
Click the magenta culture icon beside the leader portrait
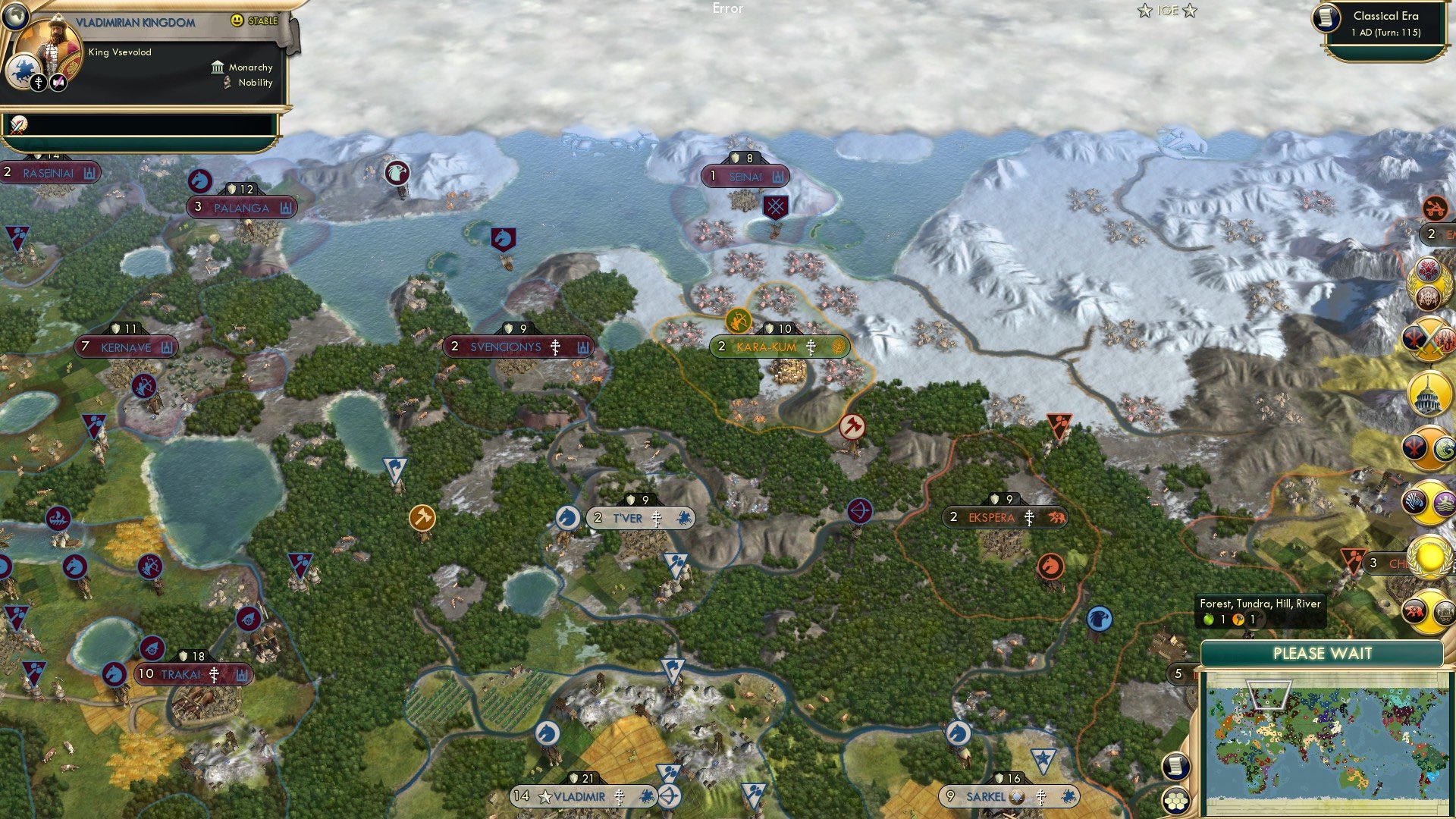click(57, 81)
